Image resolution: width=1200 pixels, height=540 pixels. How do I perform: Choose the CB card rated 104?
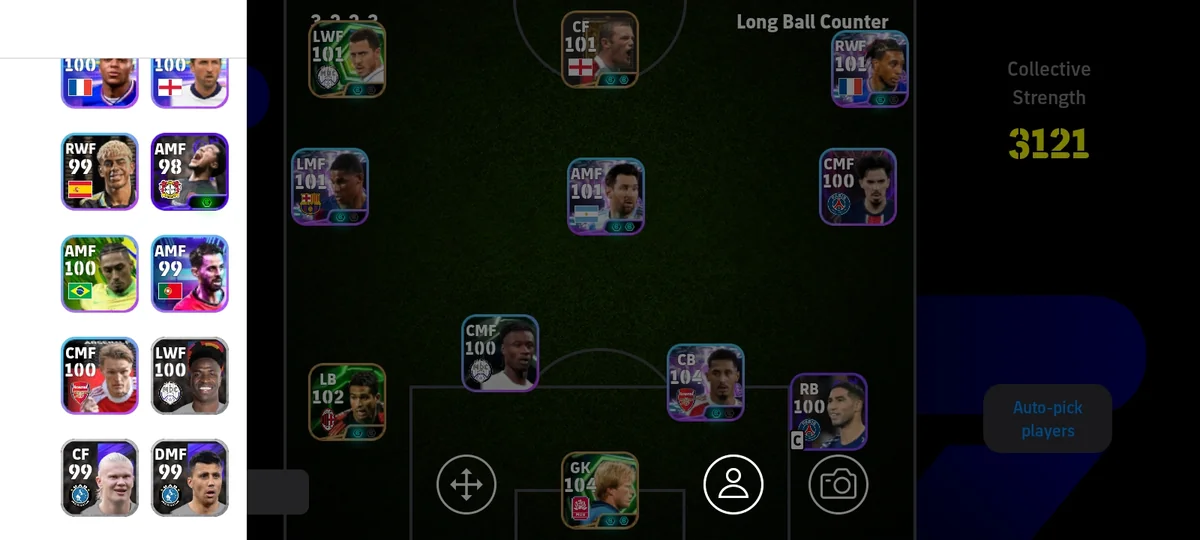[x=705, y=382]
